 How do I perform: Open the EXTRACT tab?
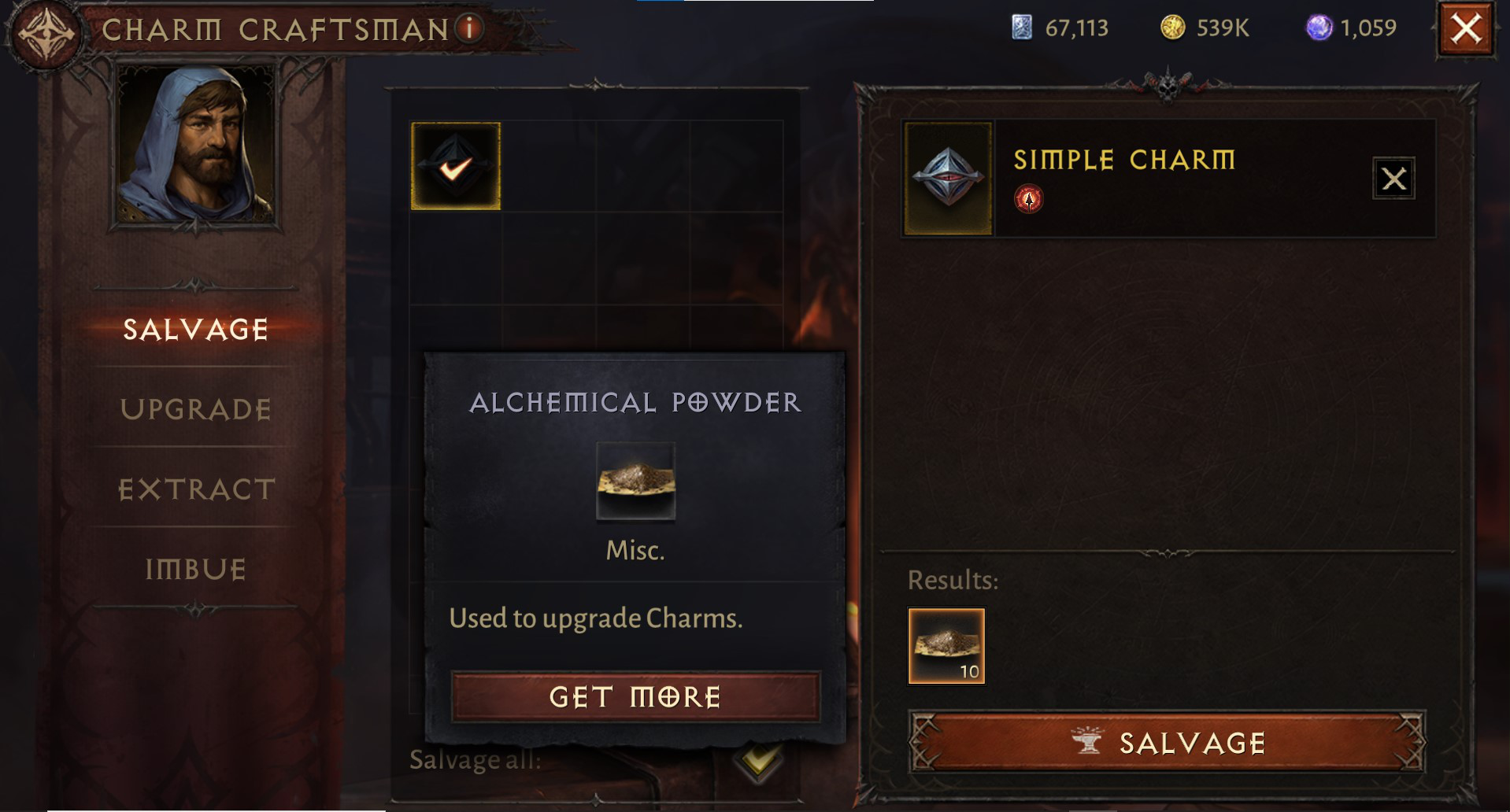pos(195,489)
